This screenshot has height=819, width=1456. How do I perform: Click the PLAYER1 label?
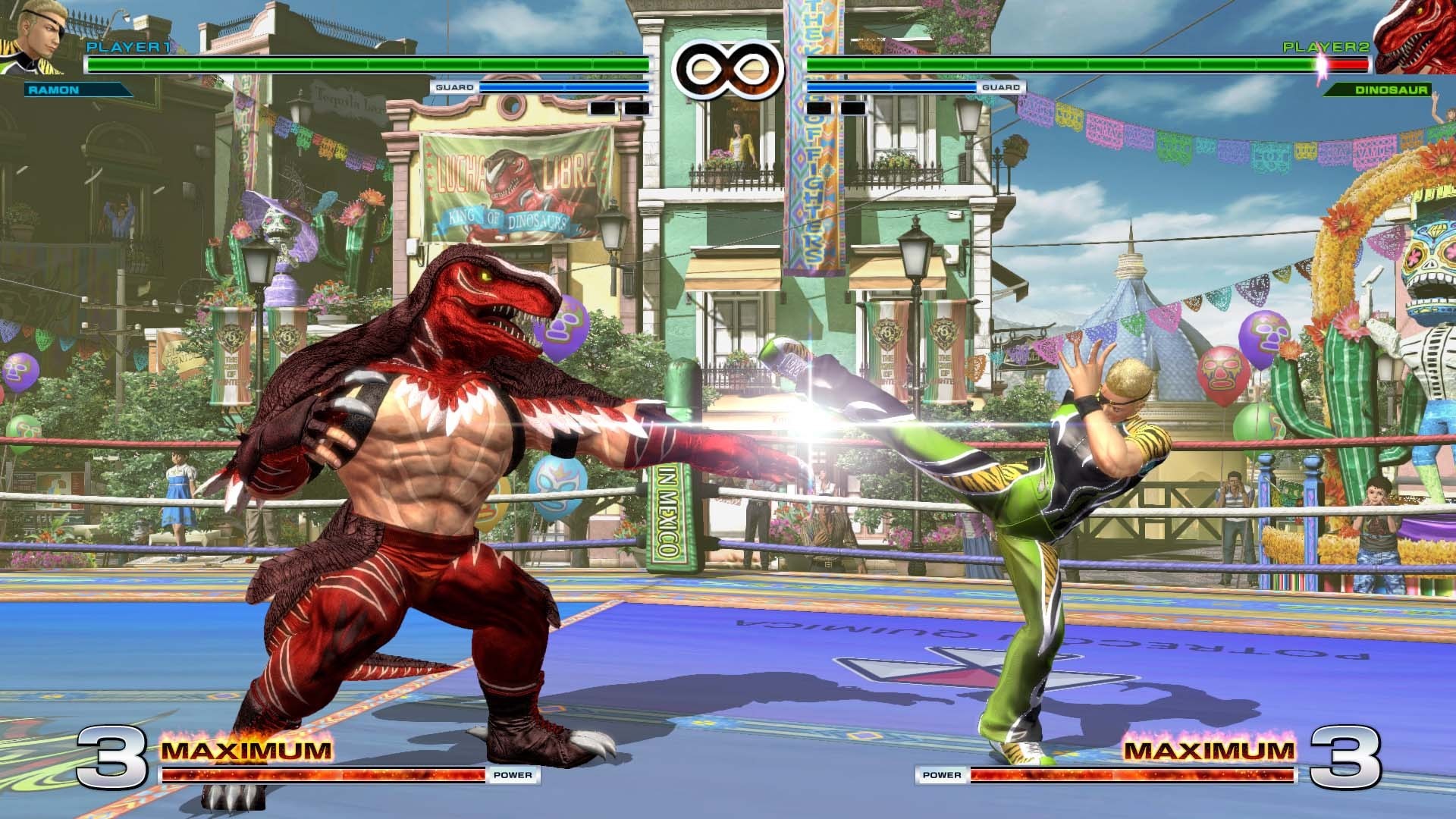(x=129, y=47)
